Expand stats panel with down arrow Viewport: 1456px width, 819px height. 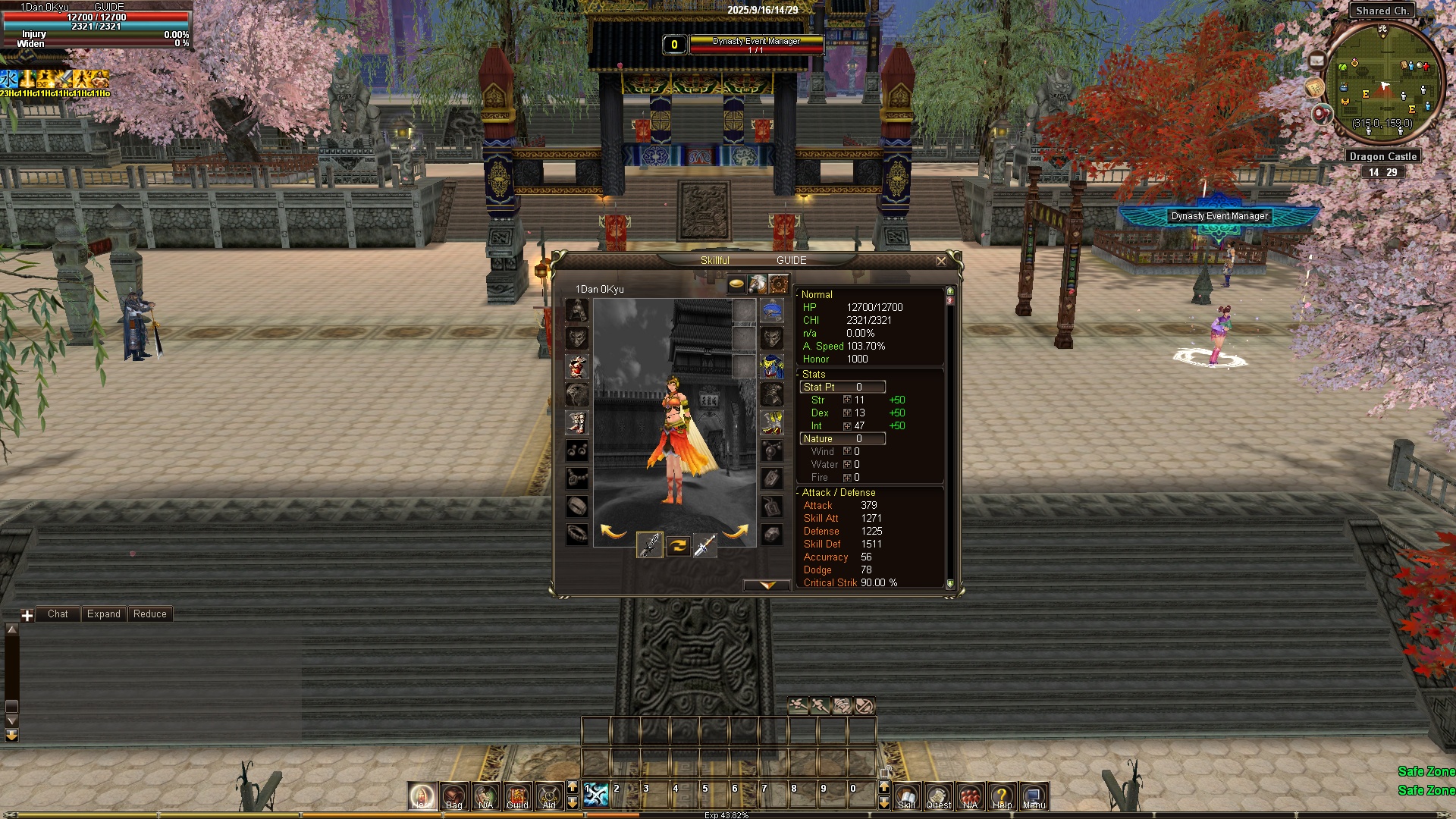pos(767,585)
